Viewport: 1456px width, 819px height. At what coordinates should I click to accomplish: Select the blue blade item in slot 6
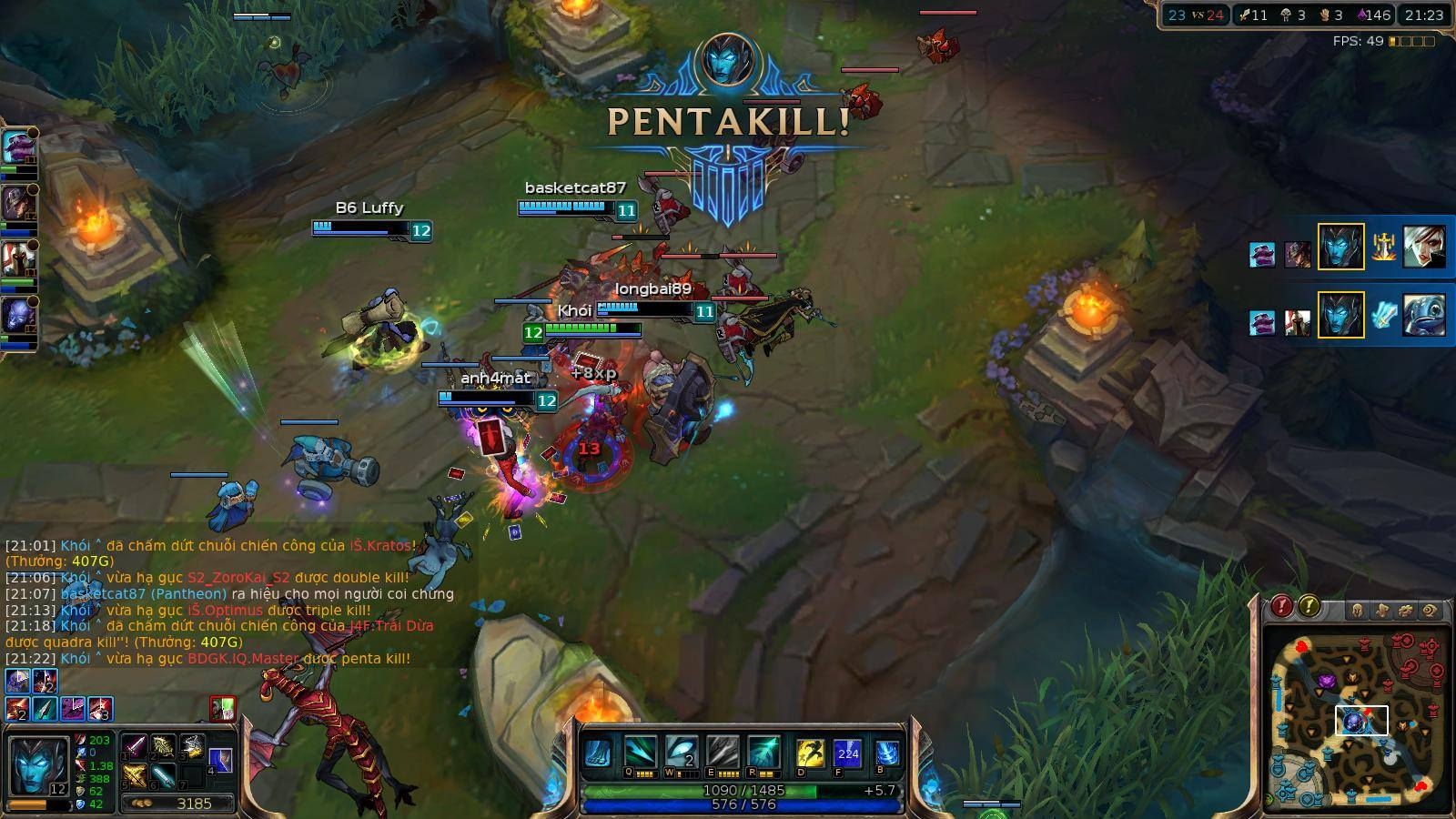coord(163,776)
